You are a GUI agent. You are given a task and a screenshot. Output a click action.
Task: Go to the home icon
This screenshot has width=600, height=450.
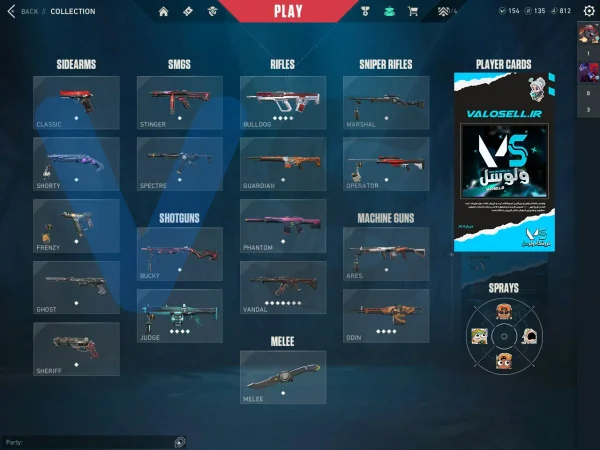point(163,12)
